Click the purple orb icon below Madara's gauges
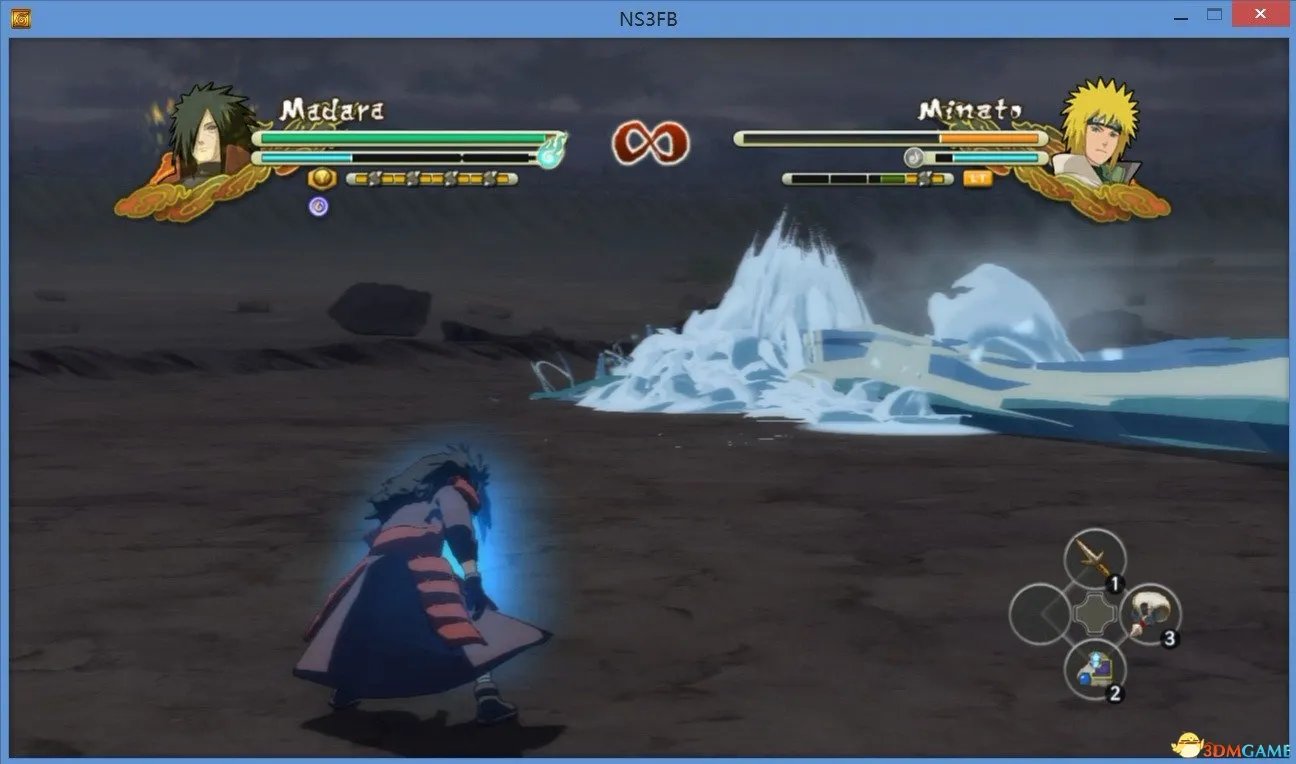The height and width of the screenshot is (764, 1296). coord(317,205)
